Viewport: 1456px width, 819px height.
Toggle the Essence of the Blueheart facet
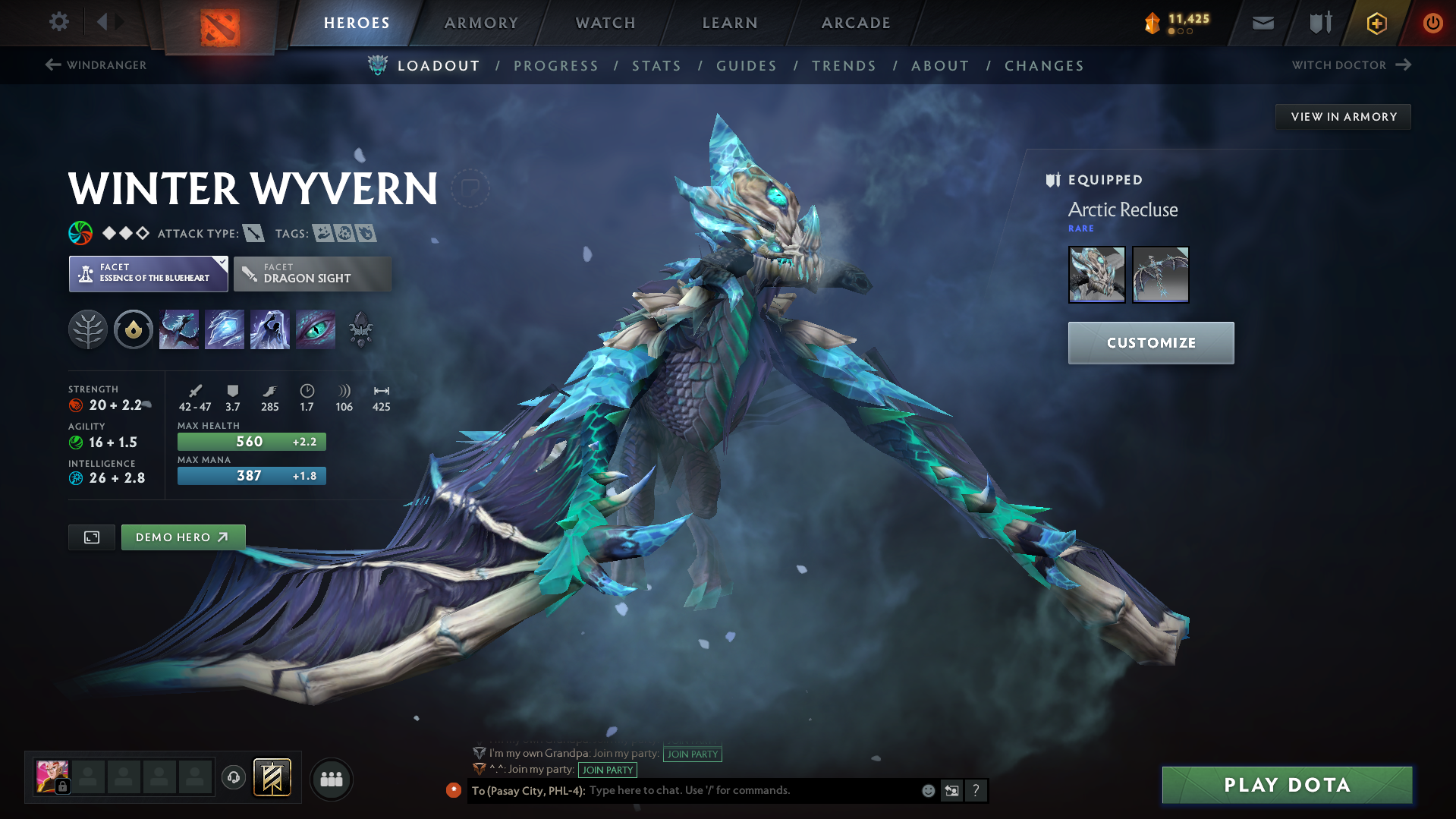tap(148, 273)
